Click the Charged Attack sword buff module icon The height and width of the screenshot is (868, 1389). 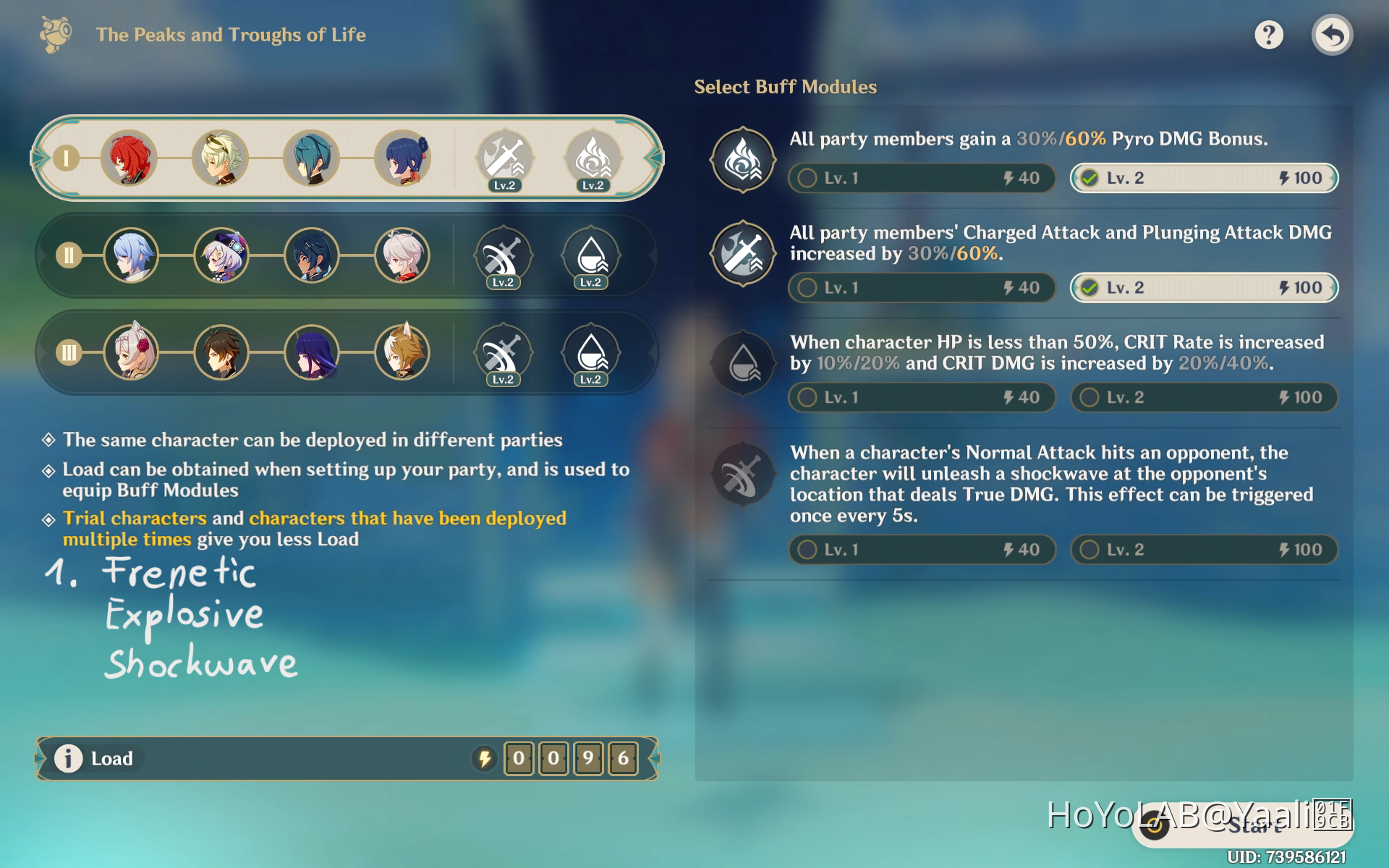(x=742, y=254)
